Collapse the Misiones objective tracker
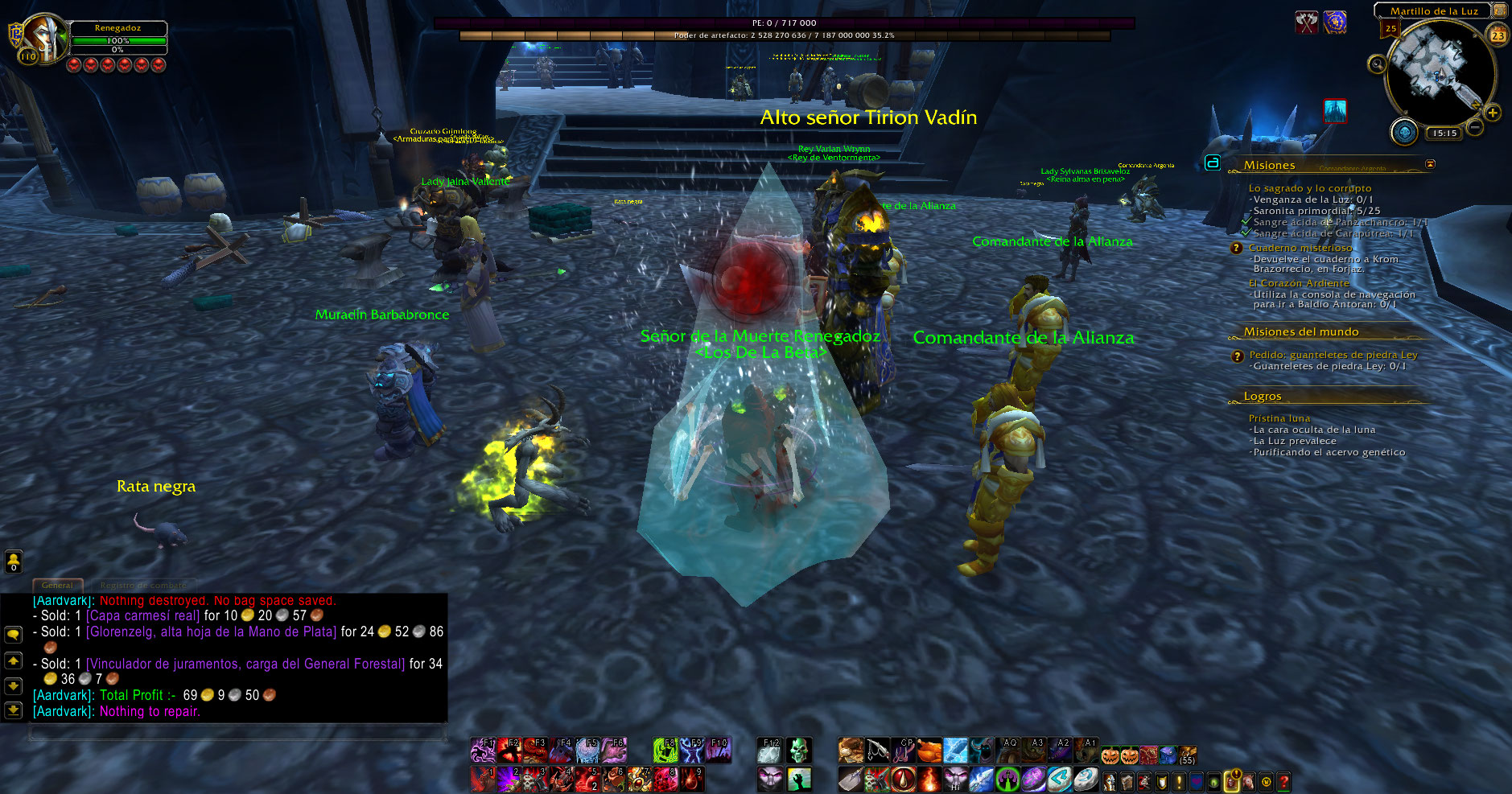This screenshot has width=1512, height=794. point(1430,164)
